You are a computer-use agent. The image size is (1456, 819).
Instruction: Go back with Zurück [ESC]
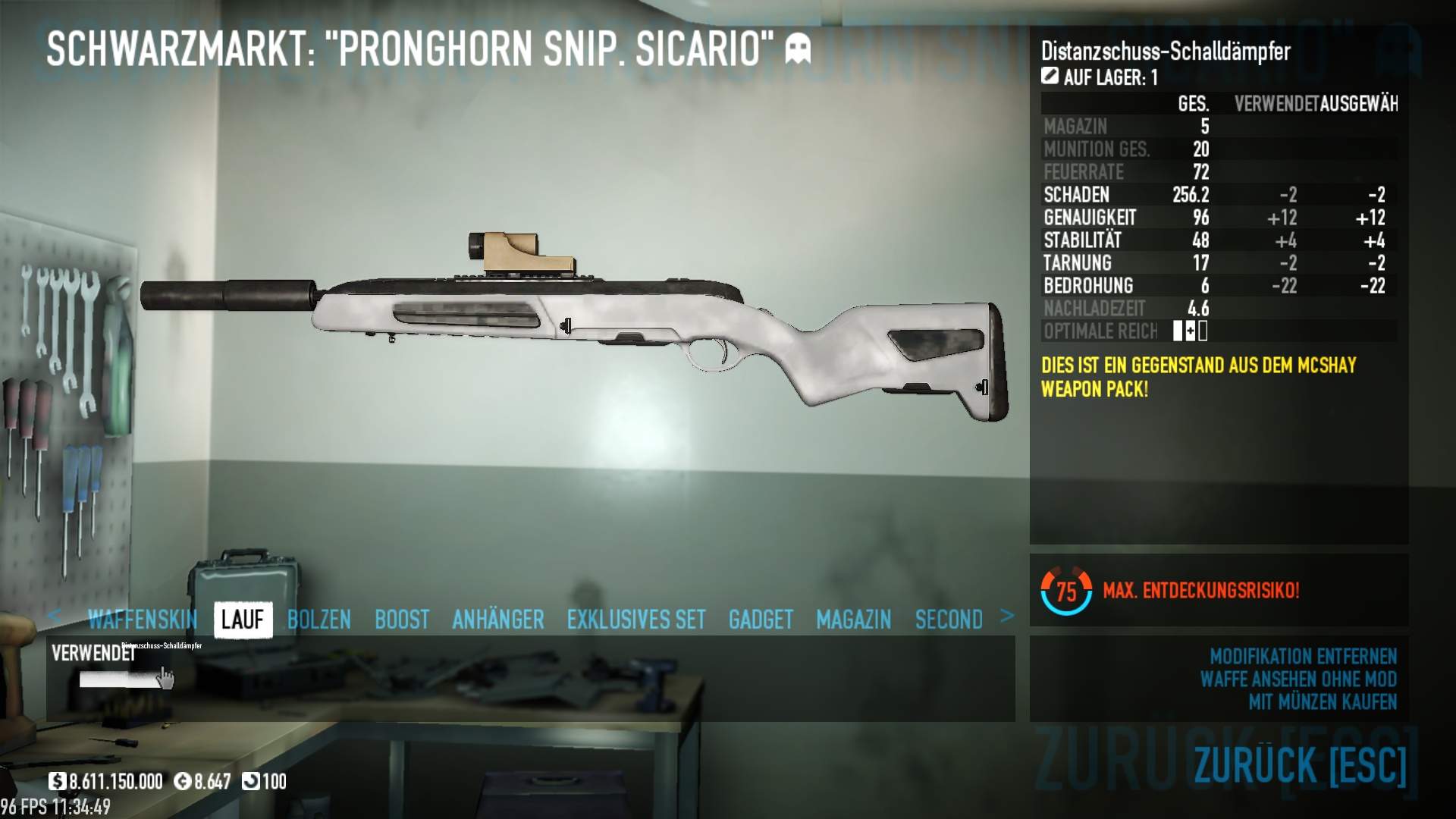1300,764
